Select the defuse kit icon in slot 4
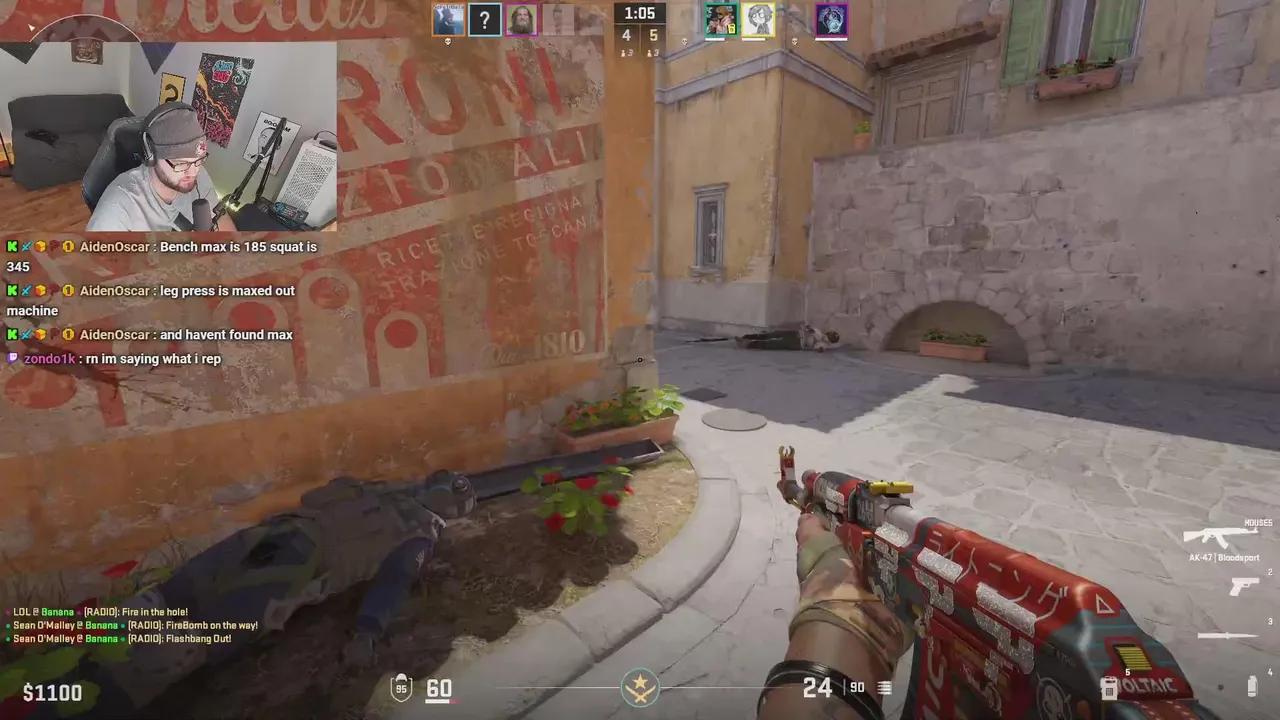 [1251, 686]
